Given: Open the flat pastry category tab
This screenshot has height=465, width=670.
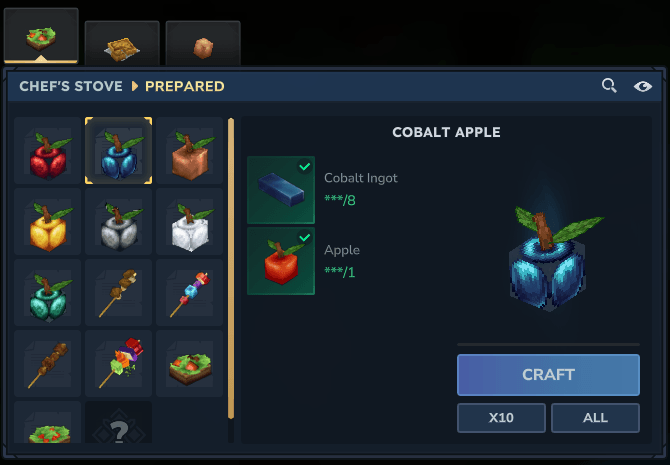Looking at the screenshot, I should 122,42.
